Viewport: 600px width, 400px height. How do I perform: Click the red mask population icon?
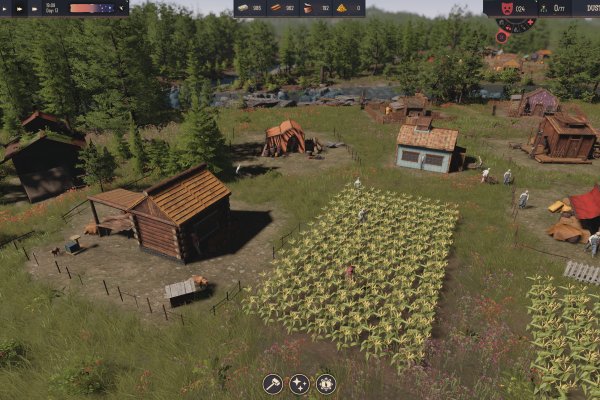506,8
